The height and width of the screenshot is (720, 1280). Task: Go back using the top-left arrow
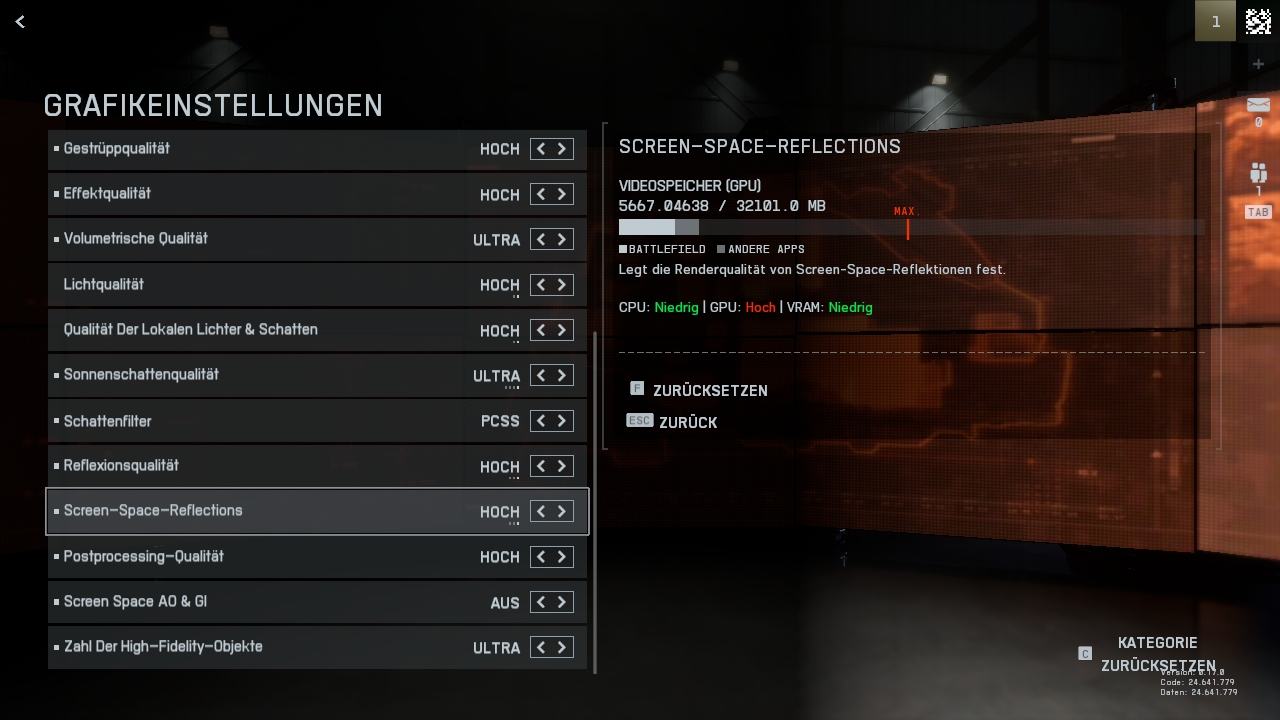tap(20, 21)
